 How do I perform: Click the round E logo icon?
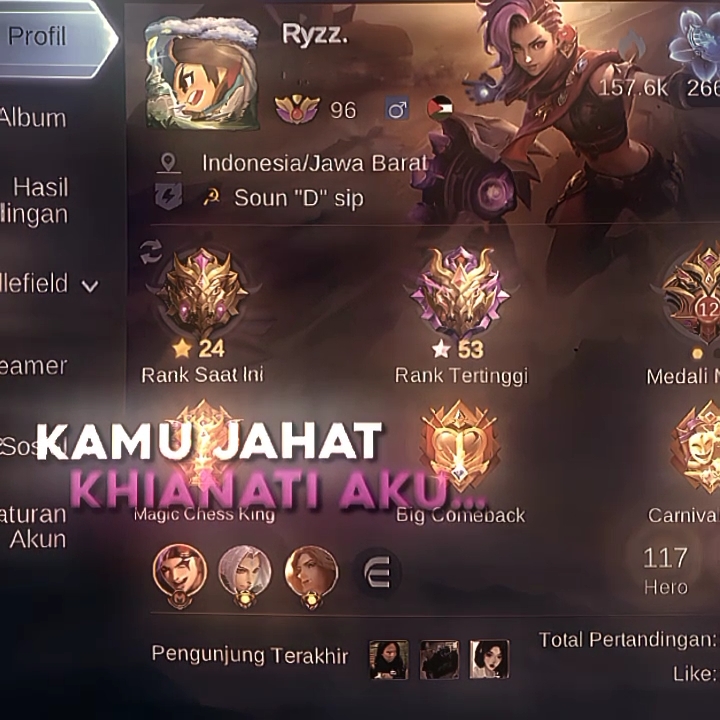click(x=377, y=572)
